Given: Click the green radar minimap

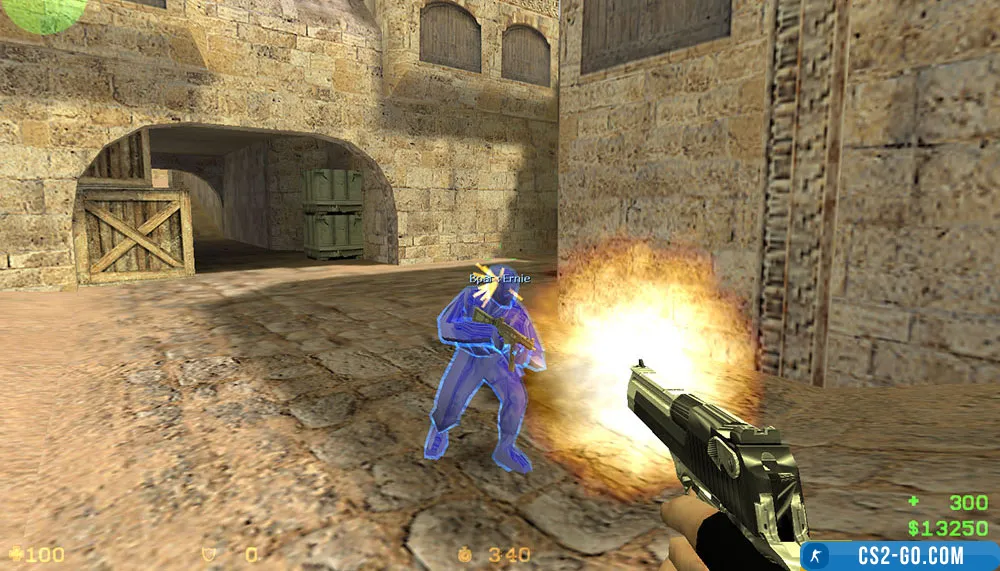Looking at the screenshot, I should coord(45,12).
